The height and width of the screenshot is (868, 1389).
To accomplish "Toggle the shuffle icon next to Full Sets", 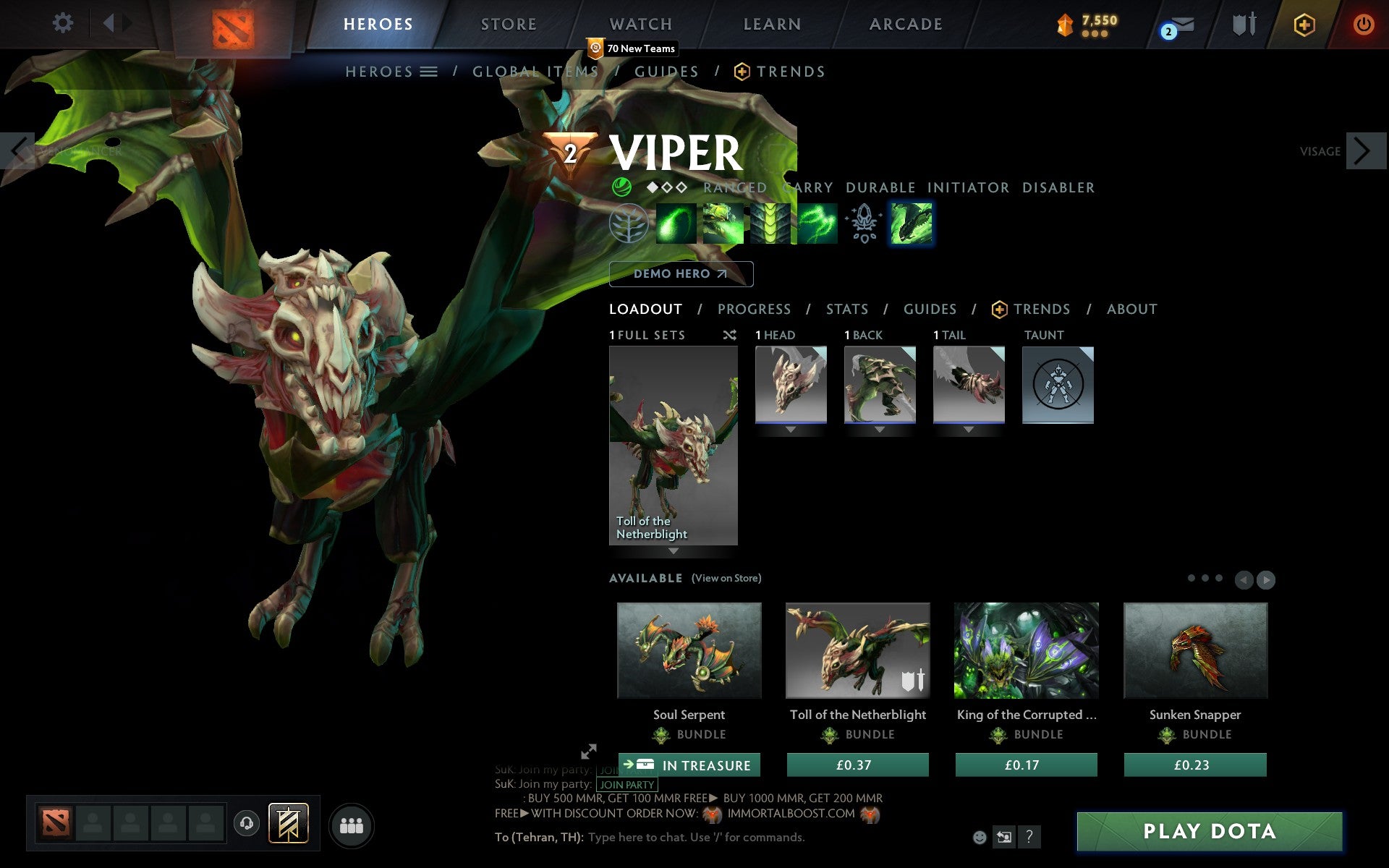I will [729, 335].
